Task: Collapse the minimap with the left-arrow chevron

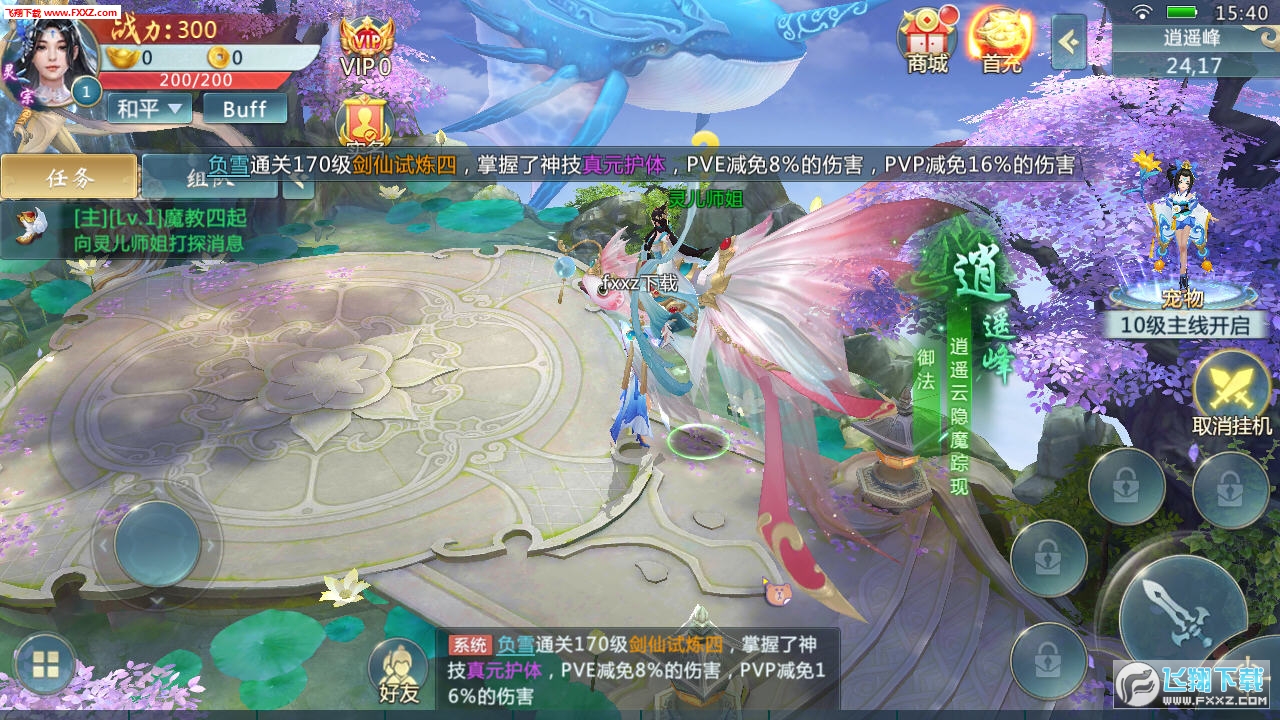Action: [x=1071, y=44]
